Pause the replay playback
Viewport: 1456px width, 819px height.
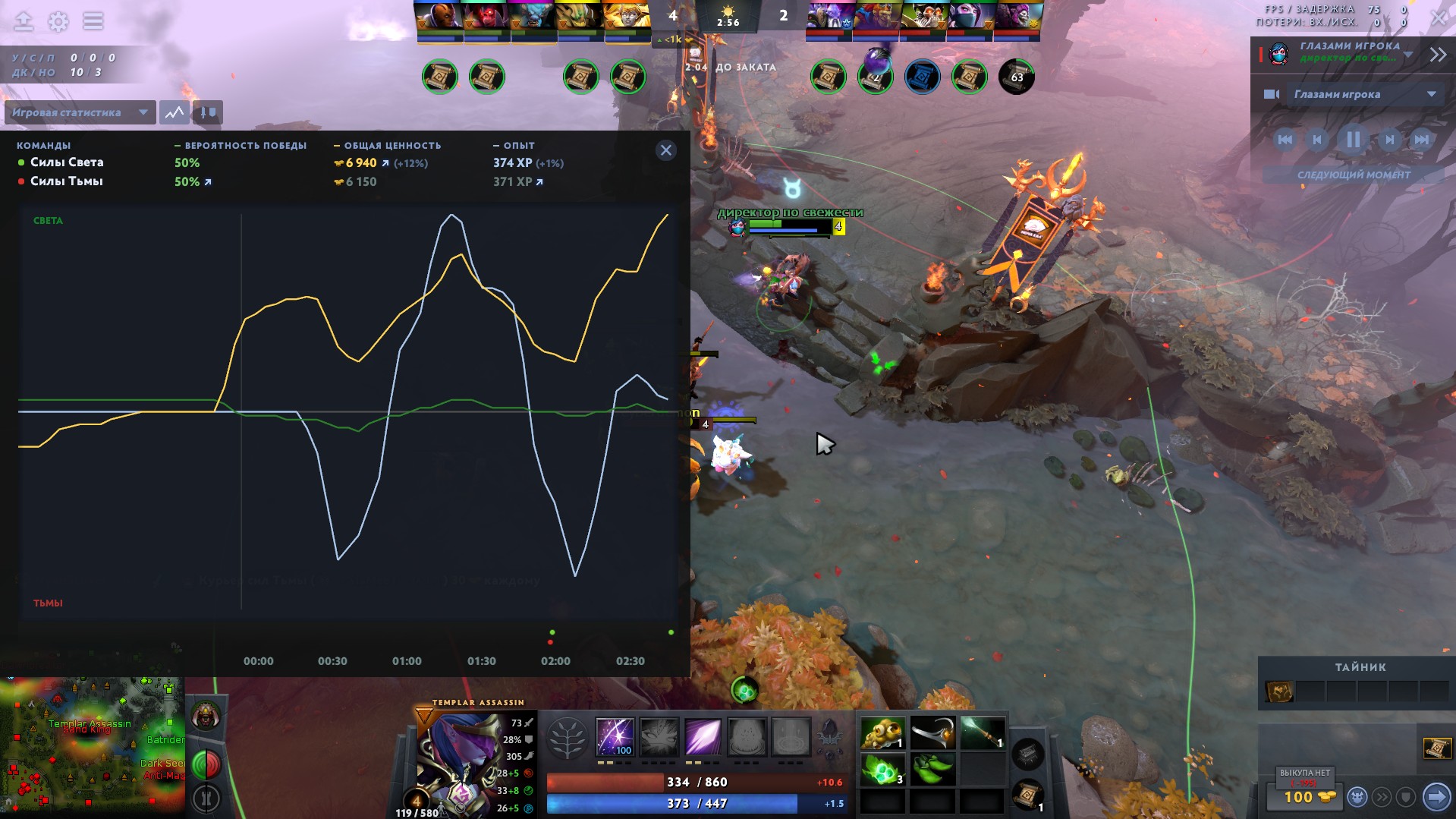(1352, 140)
